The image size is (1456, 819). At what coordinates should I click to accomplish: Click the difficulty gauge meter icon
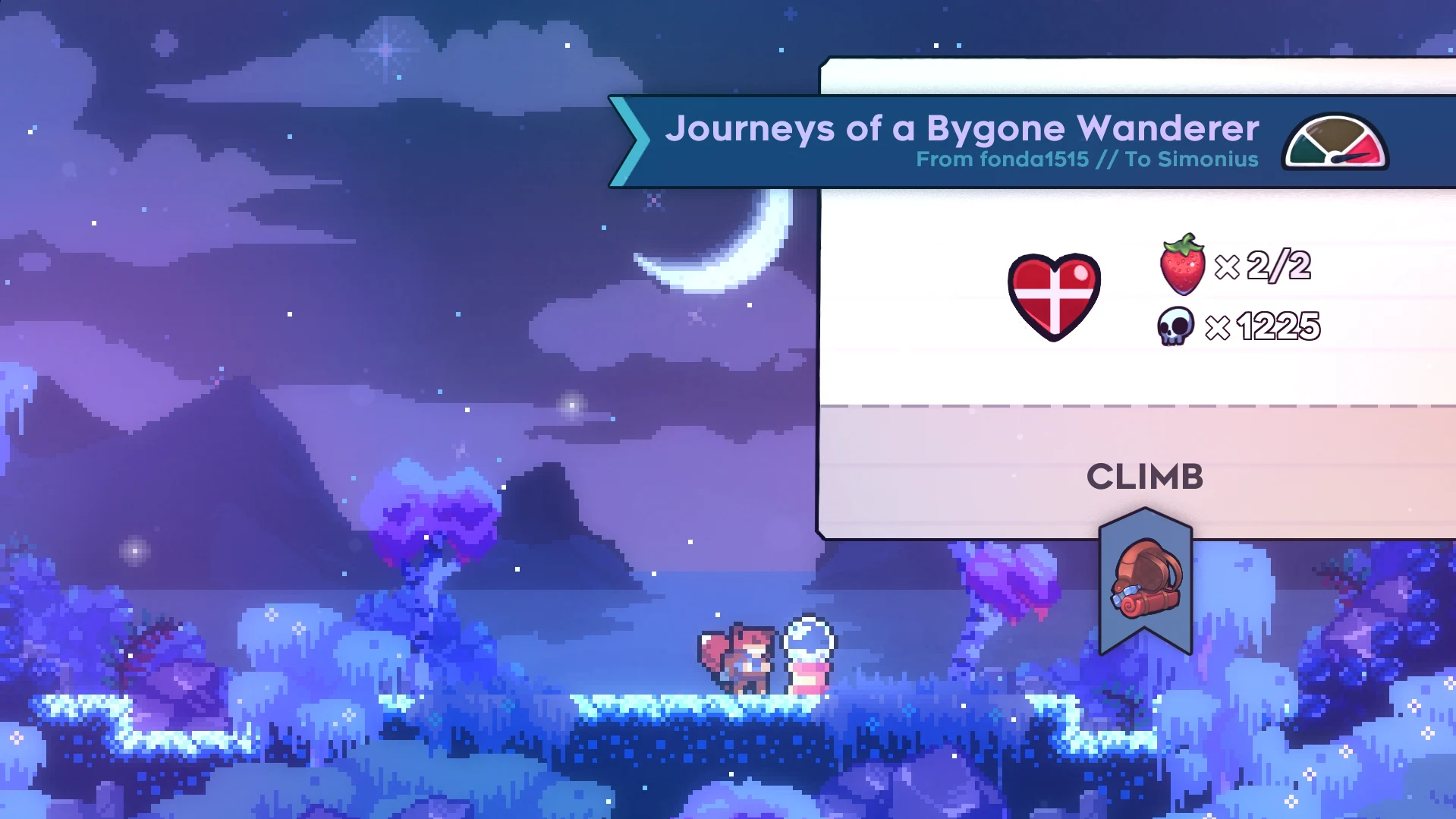pos(1335,143)
